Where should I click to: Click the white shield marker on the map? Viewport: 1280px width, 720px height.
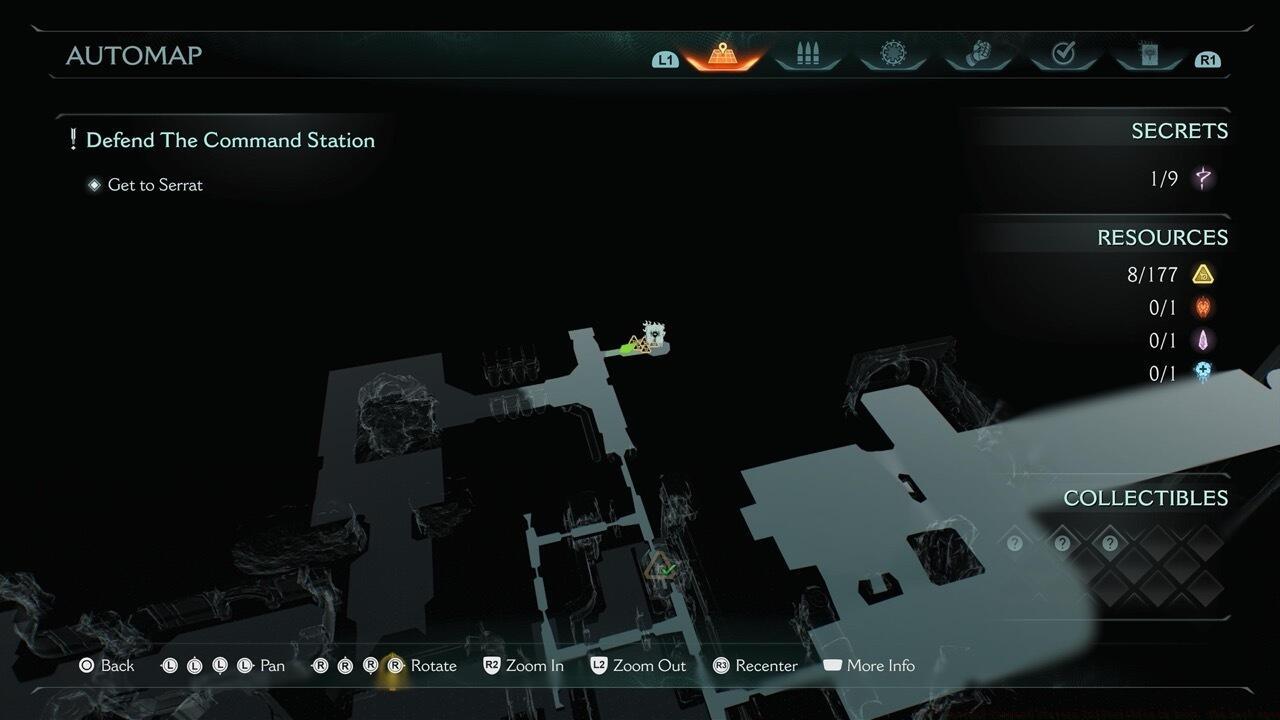pos(655,333)
